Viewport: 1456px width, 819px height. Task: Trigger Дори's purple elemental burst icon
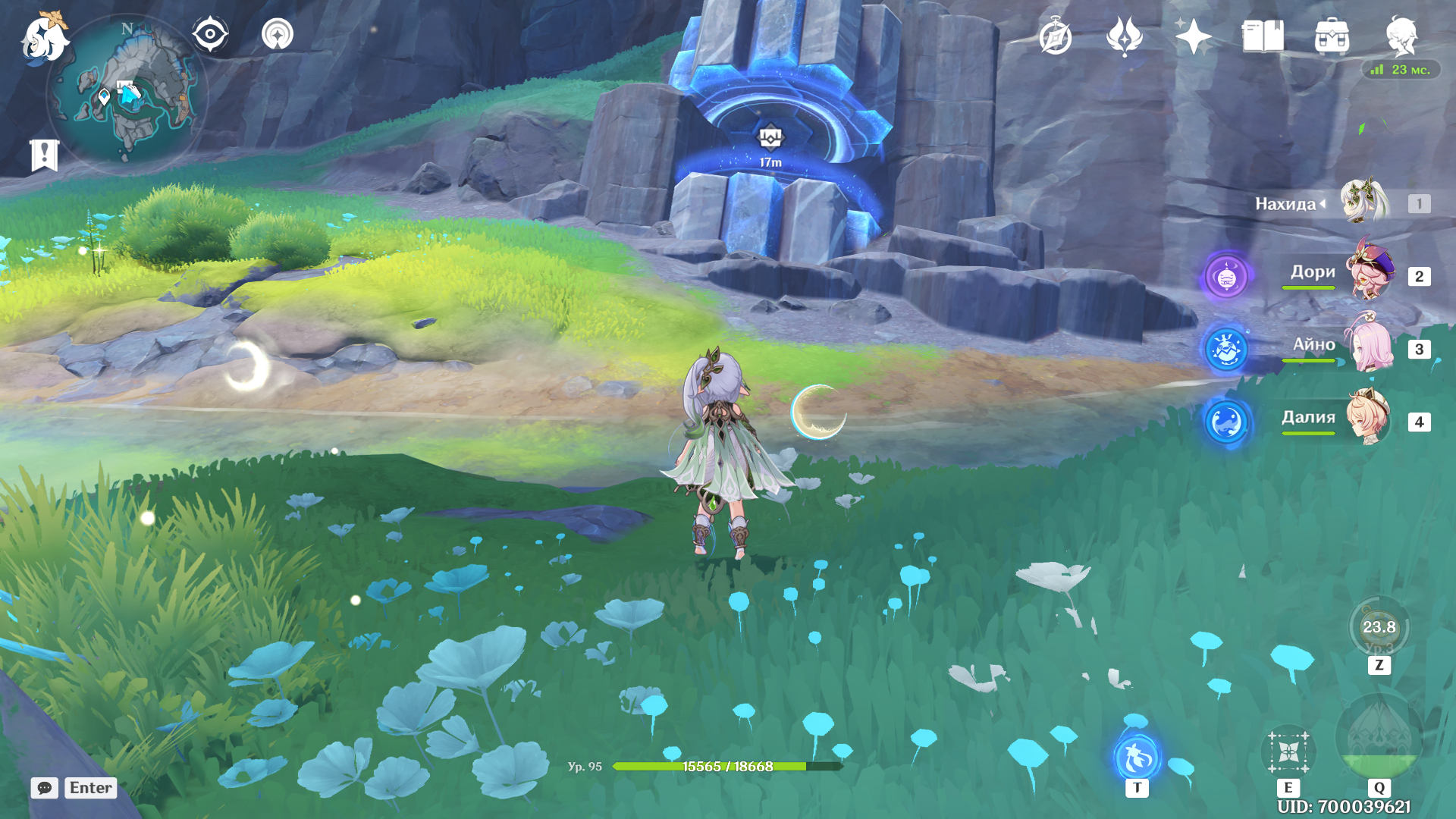tap(1226, 277)
